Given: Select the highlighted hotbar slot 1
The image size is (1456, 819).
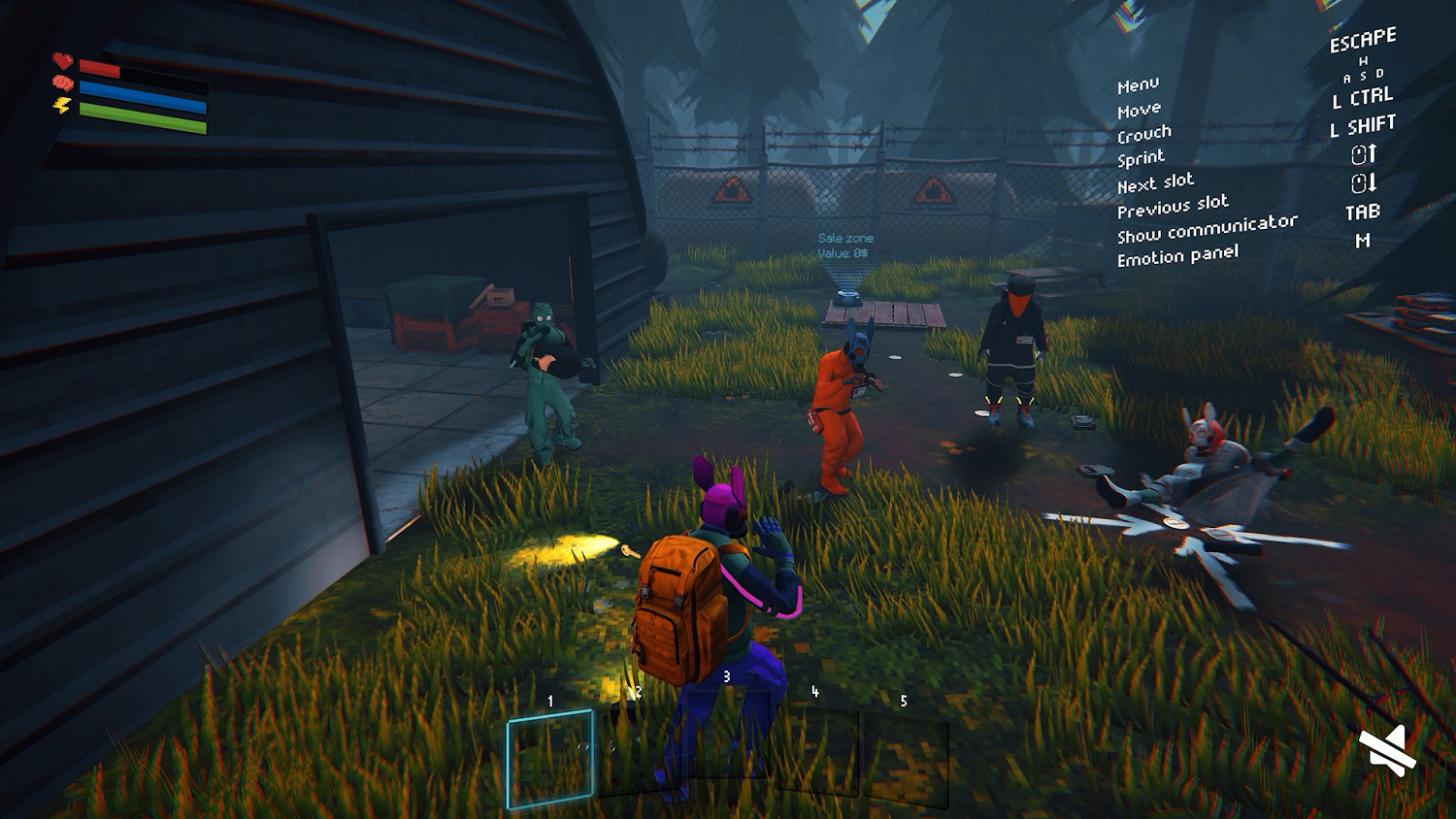Looking at the screenshot, I should [x=549, y=758].
